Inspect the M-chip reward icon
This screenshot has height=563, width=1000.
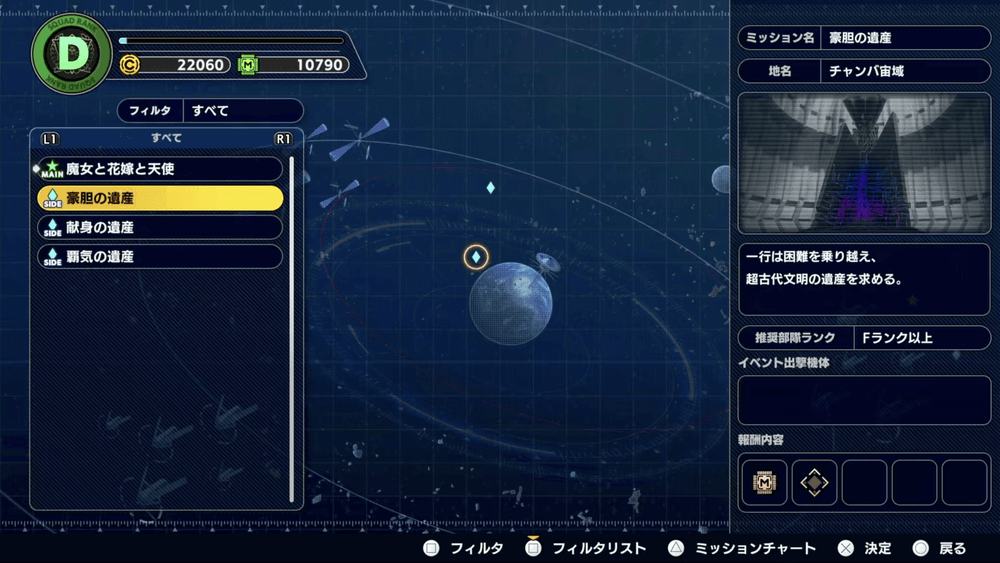[x=765, y=482]
